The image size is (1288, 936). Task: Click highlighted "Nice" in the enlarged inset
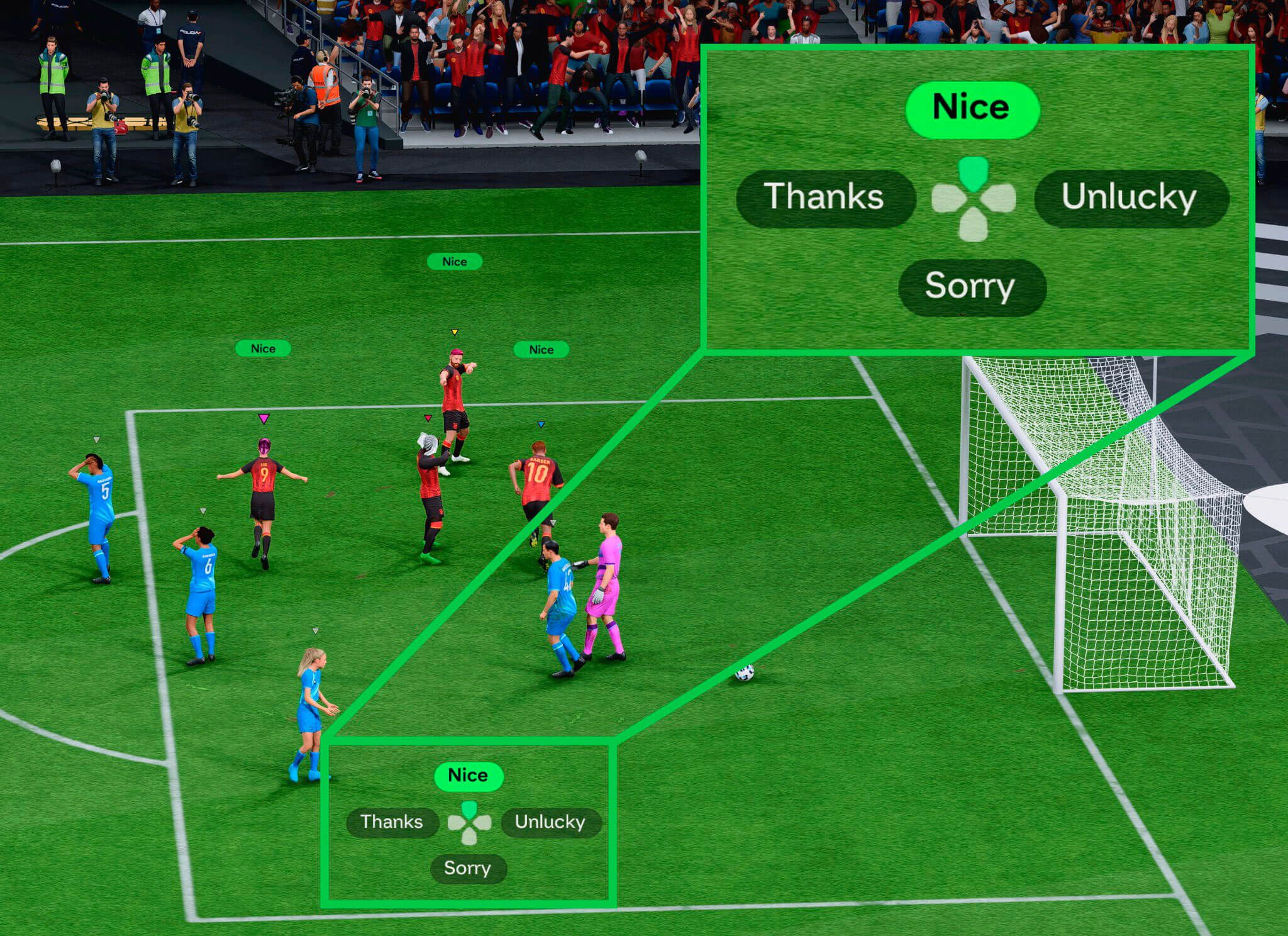pyautogui.click(x=972, y=108)
